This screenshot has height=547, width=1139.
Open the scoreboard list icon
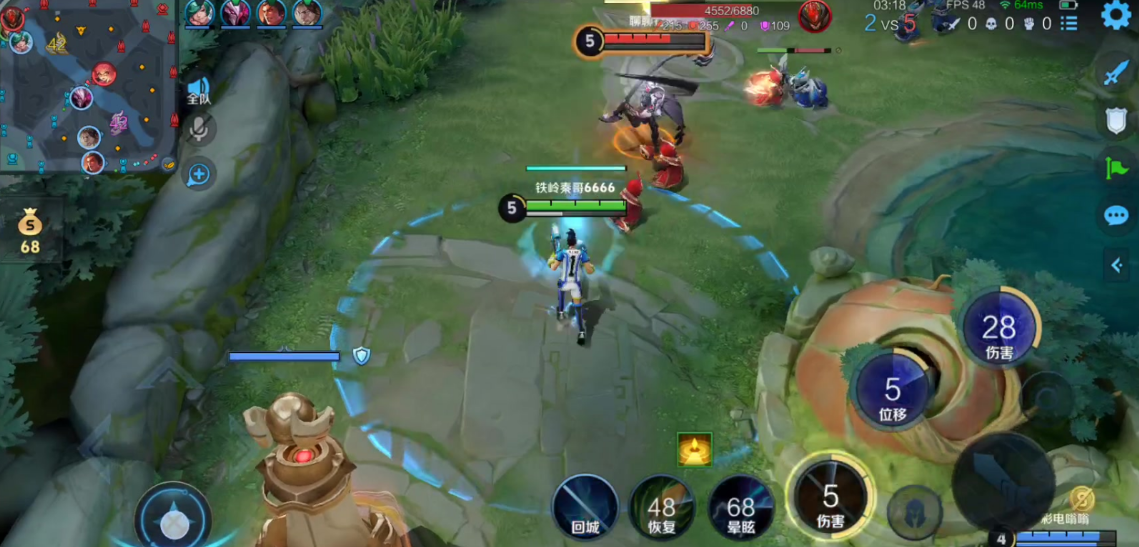(x=1069, y=23)
